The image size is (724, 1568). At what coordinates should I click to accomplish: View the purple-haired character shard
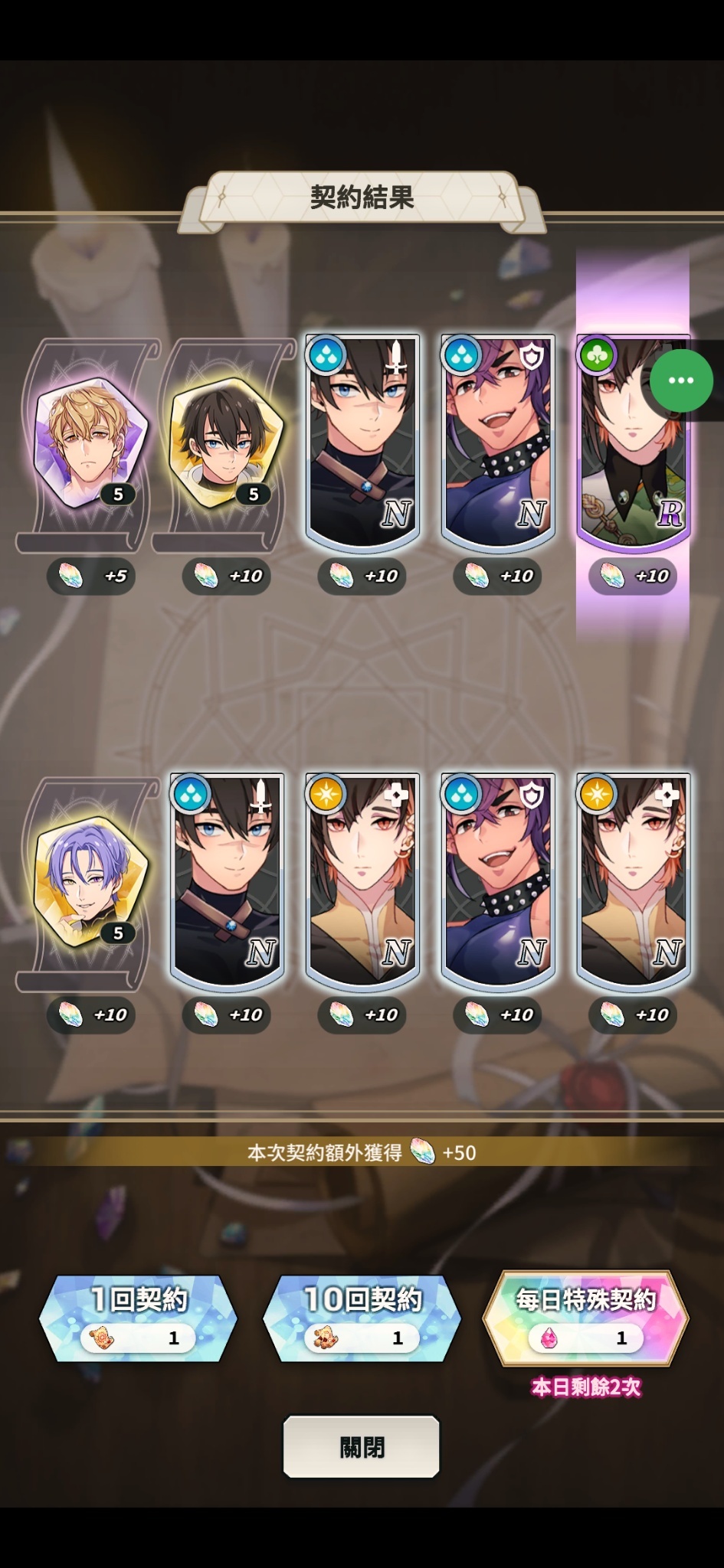click(x=90, y=880)
